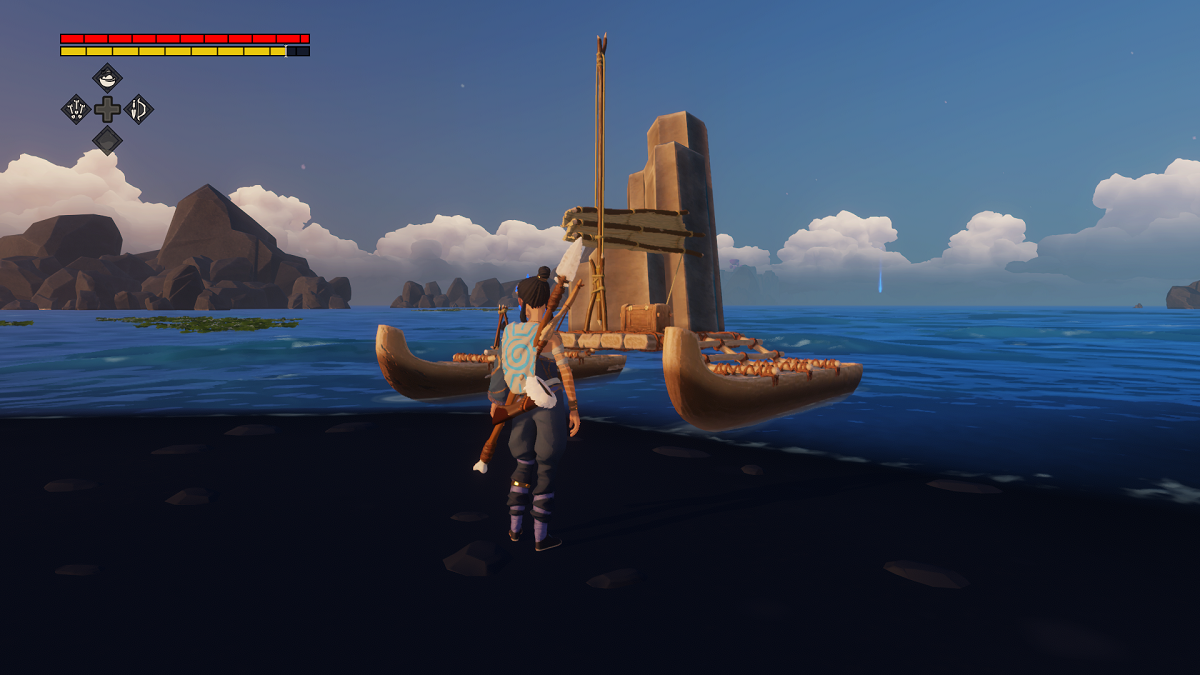The width and height of the screenshot is (1200, 675).
Task: Equip the bow and spear slot
Action: pos(139,109)
